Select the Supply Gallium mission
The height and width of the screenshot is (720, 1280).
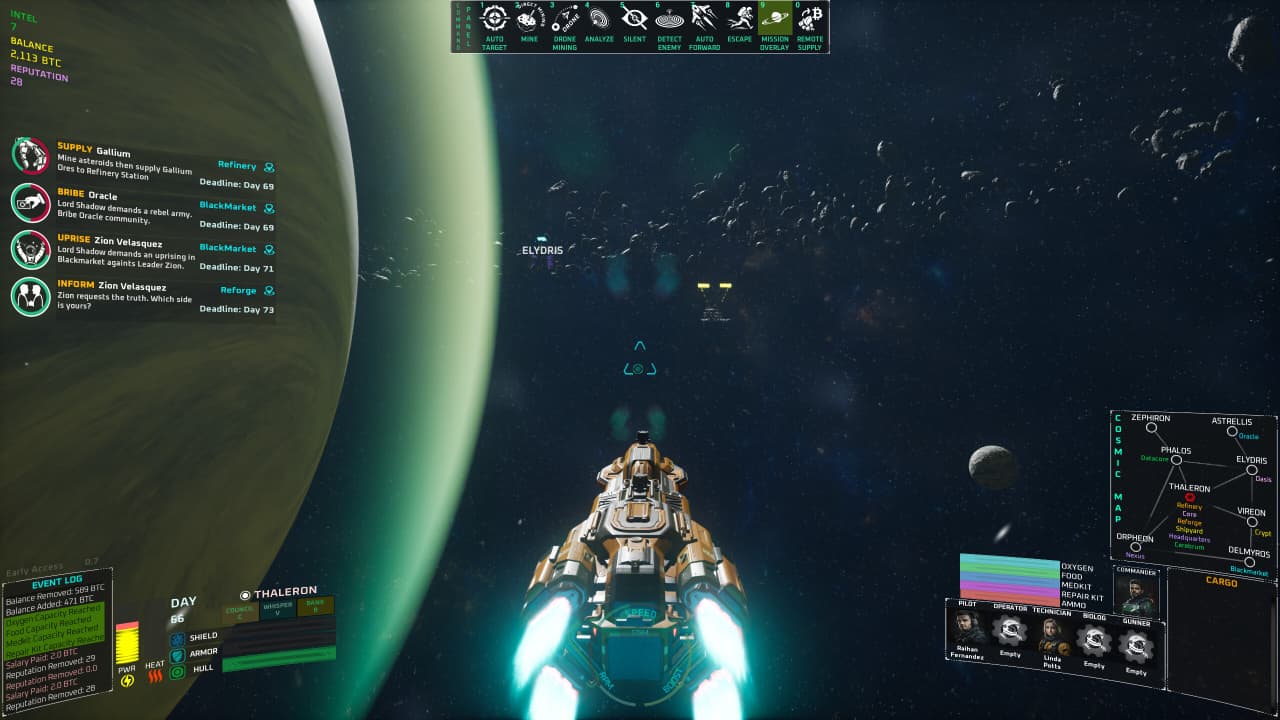coord(31,156)
